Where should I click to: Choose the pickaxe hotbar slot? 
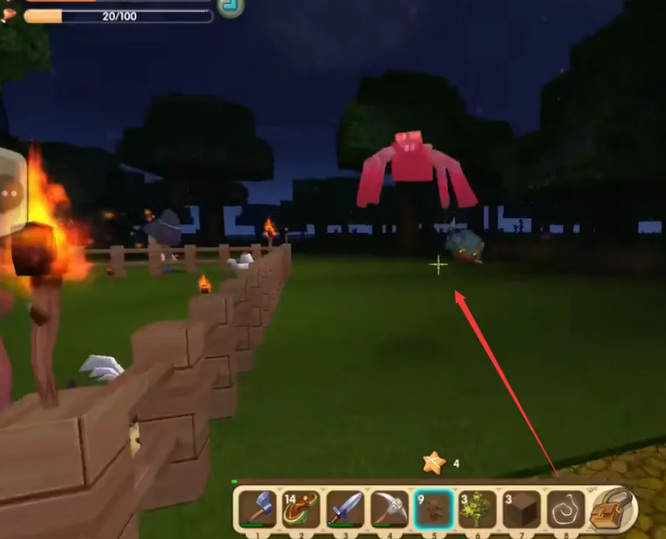coord(389,508)
